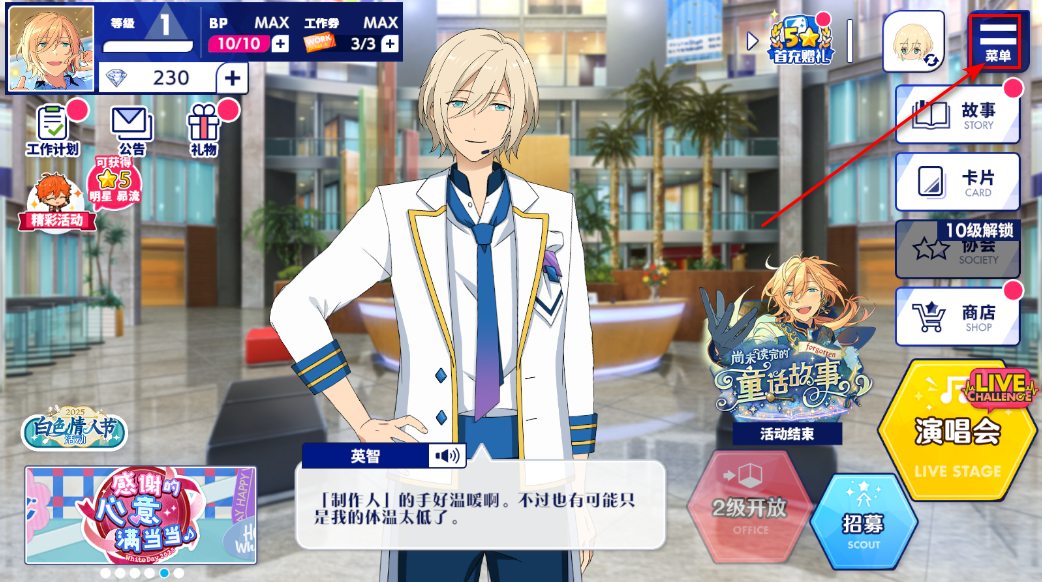This screenshot has width=1042, height=582.
Task: Open the 公告 announcements mail icon
Action: point(129,130)
